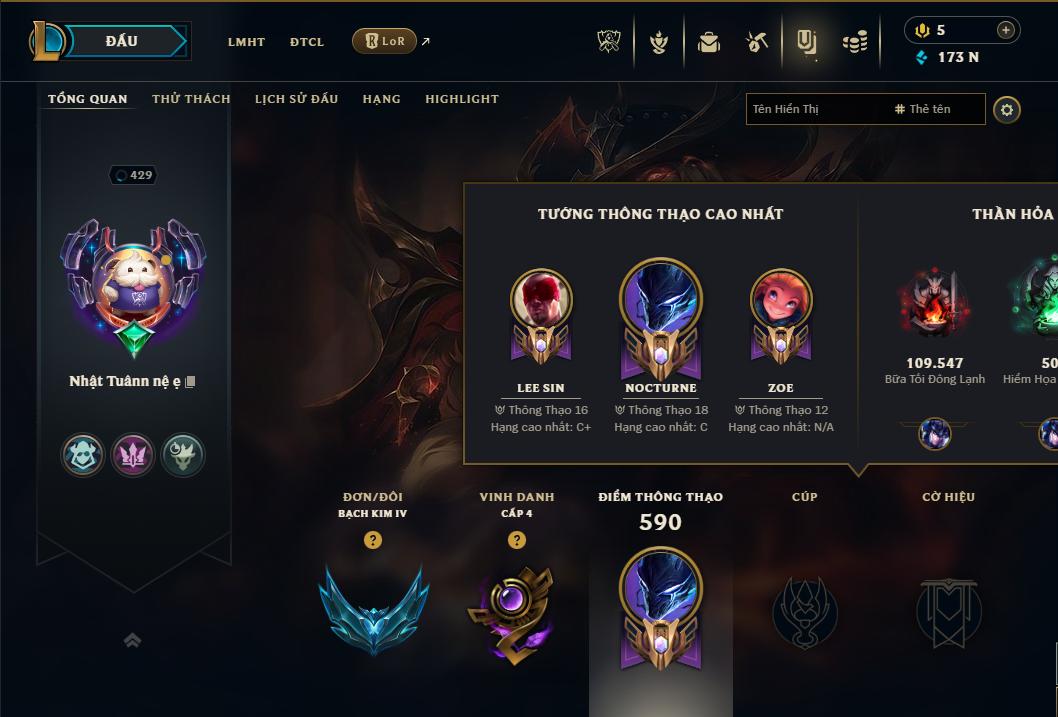View the HẠNG tab

point(381,99)
